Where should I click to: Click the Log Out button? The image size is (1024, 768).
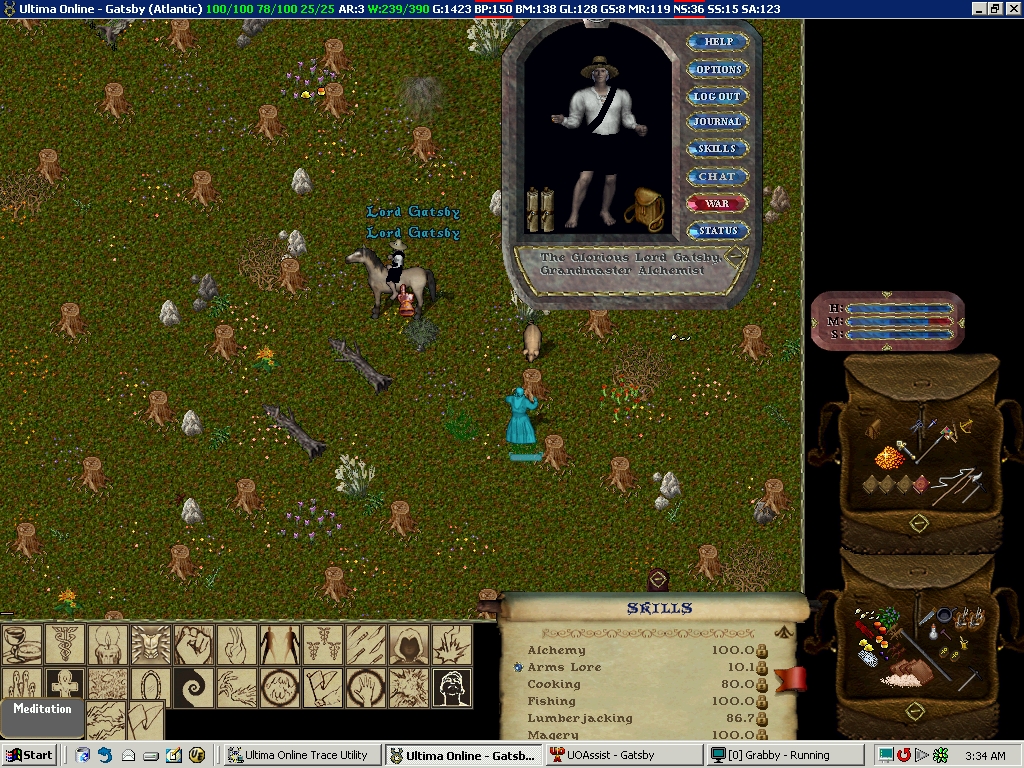(x=718, y=96)
